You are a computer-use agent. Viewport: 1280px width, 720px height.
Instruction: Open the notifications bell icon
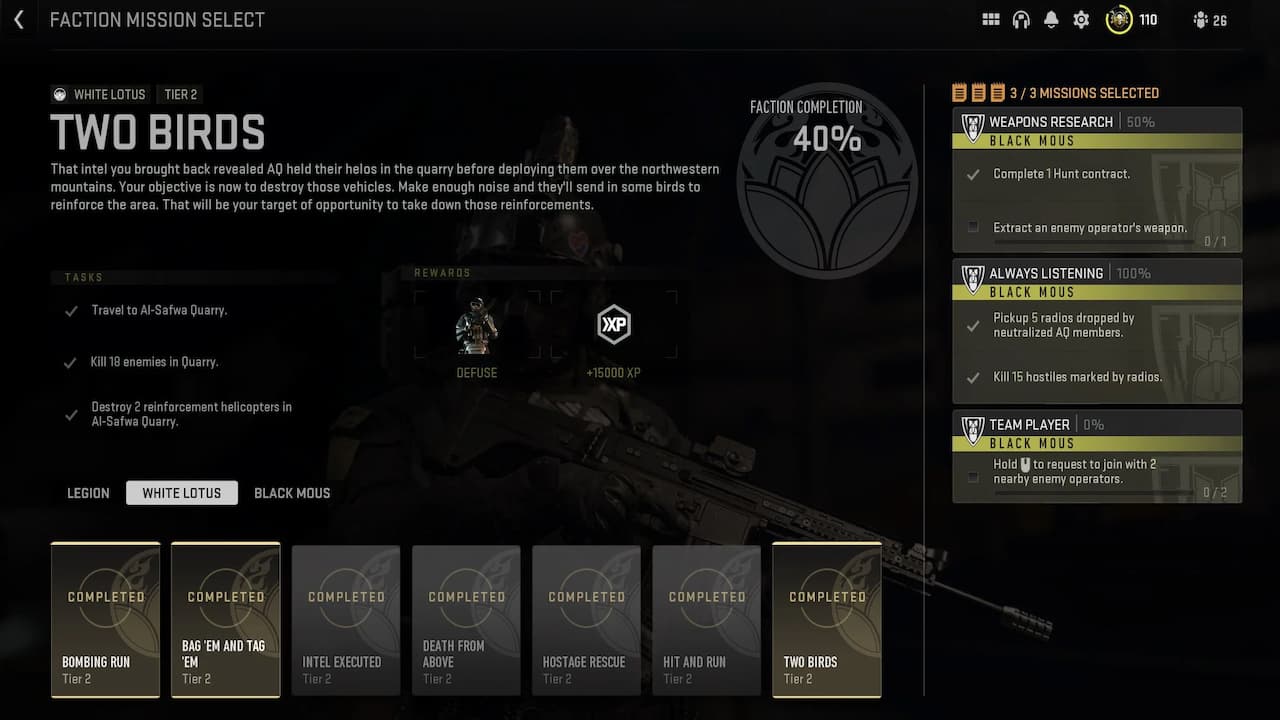point(1051,19)
